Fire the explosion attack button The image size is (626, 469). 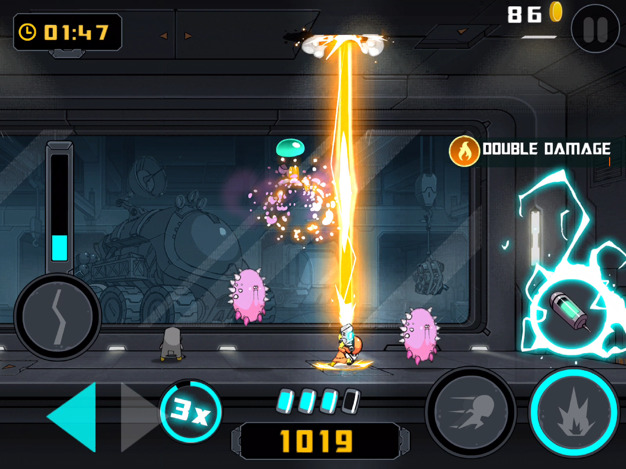point(572,412)
